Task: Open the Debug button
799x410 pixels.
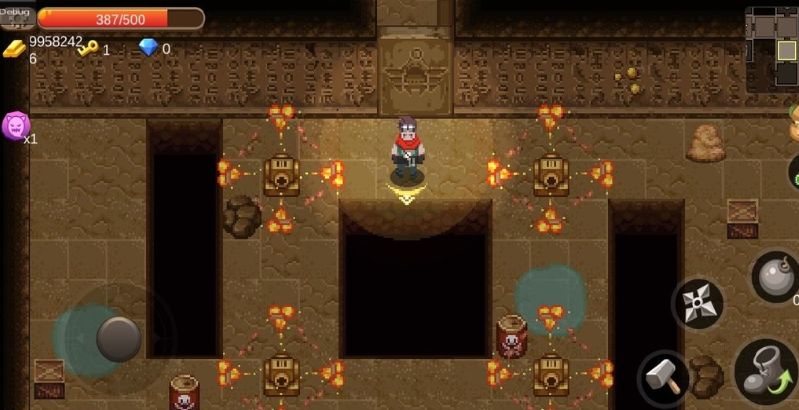Action: point(17,16)
